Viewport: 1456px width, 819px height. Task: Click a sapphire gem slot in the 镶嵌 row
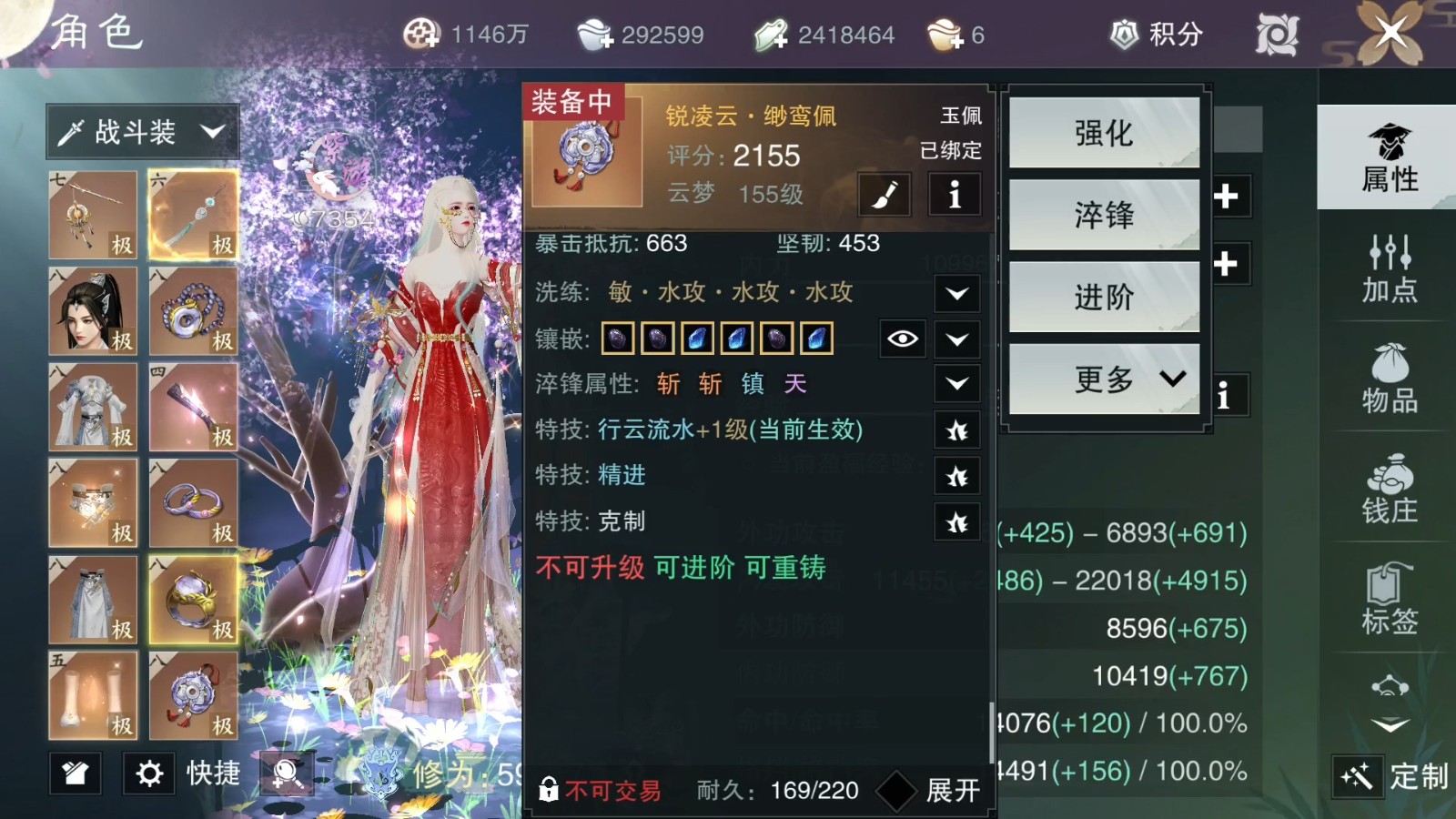(x=697, y=339)
